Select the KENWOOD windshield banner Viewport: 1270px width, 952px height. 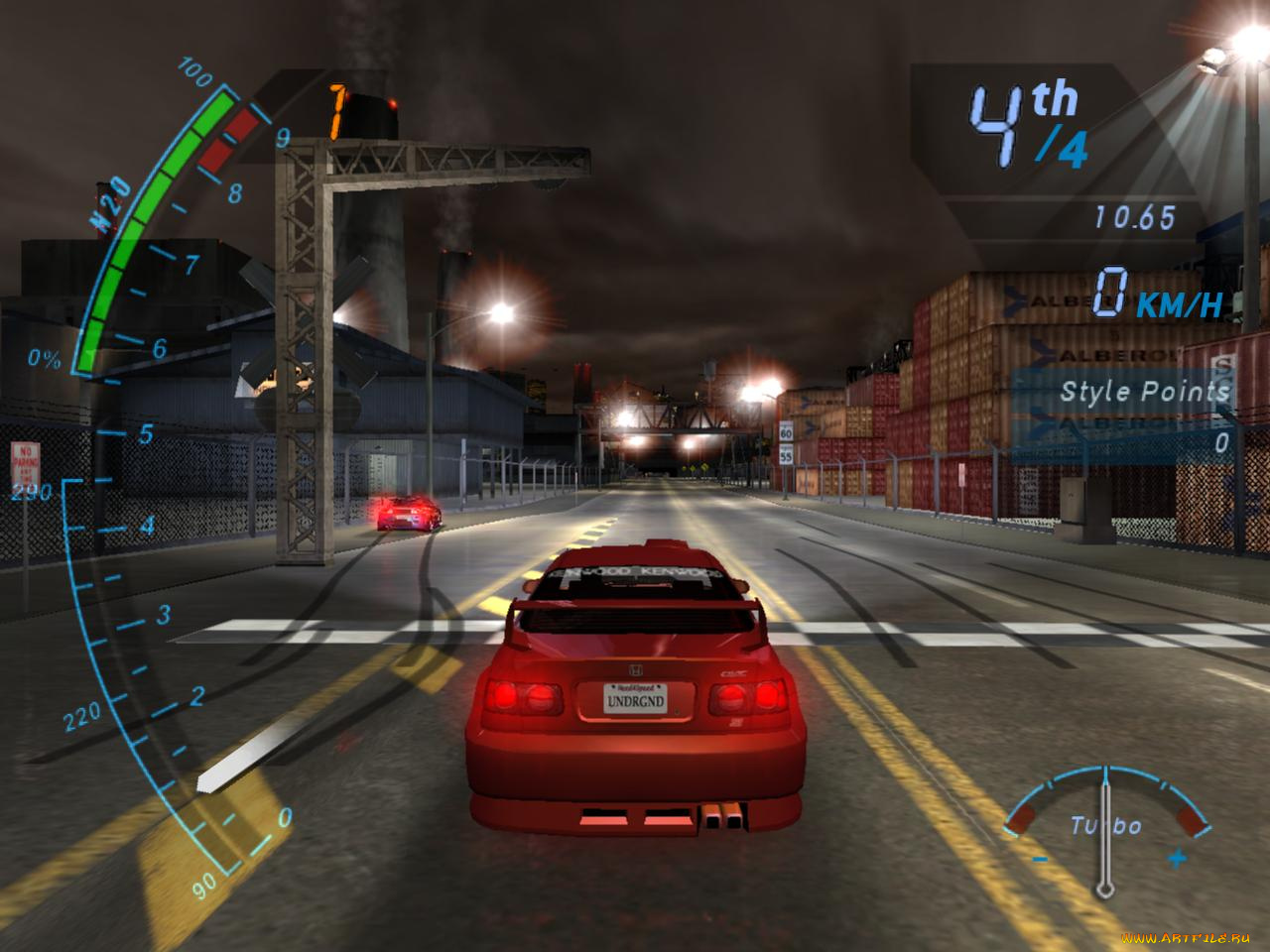[x=632, y=573]
